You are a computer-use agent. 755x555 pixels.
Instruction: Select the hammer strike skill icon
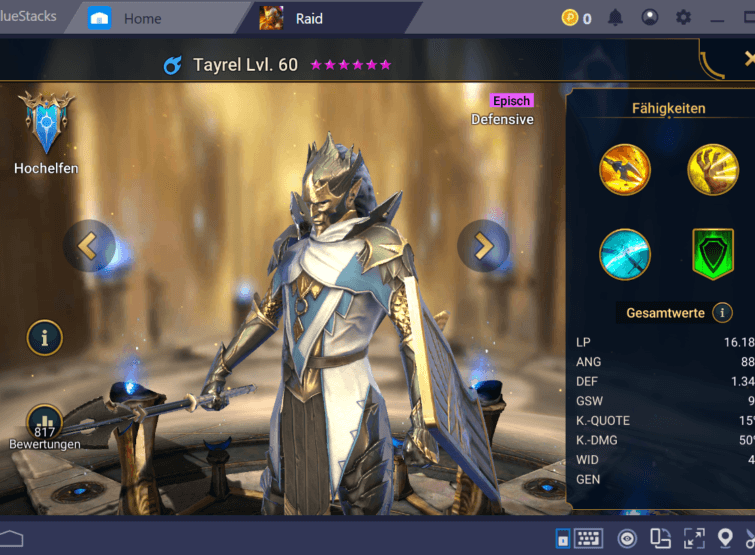[x=625, y=170]
